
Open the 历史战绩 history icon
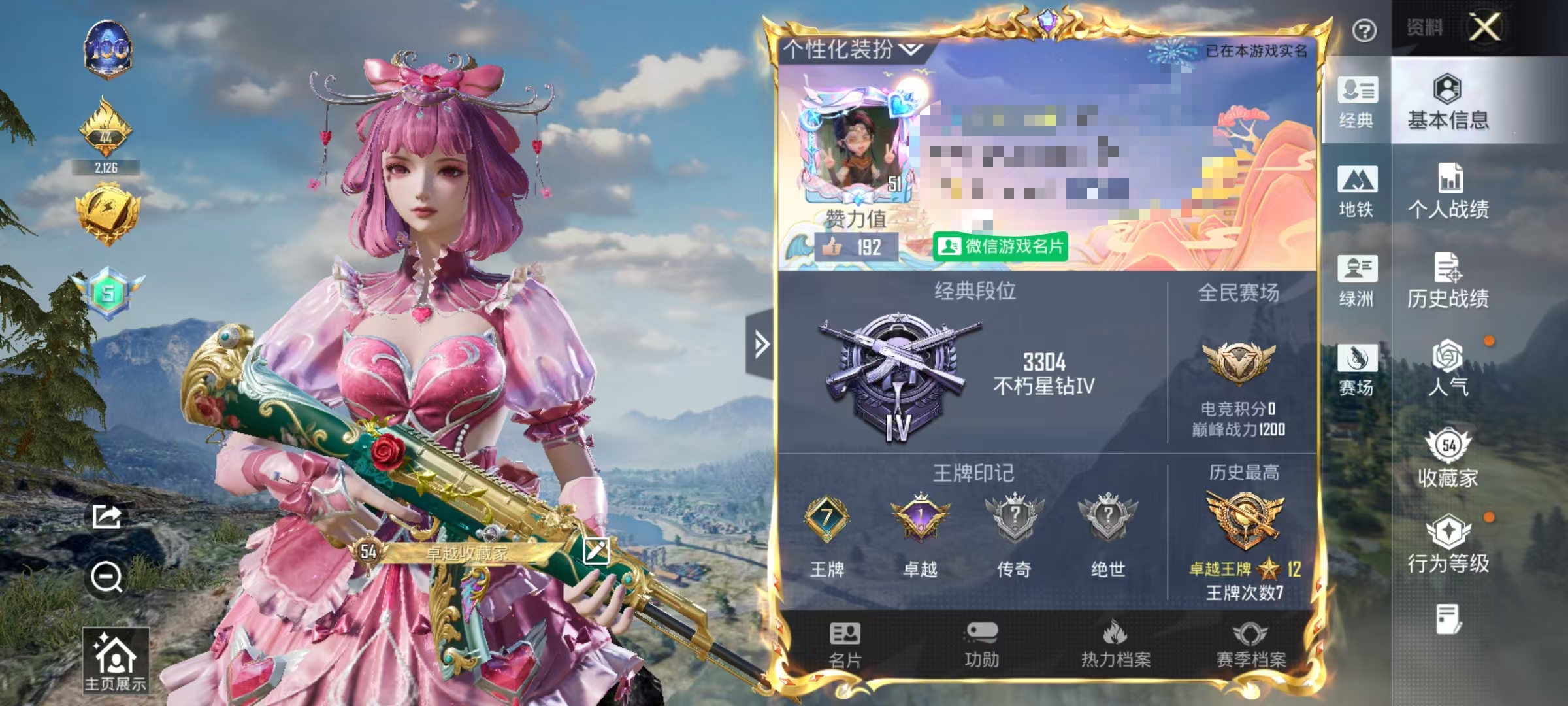point(1450,278)
